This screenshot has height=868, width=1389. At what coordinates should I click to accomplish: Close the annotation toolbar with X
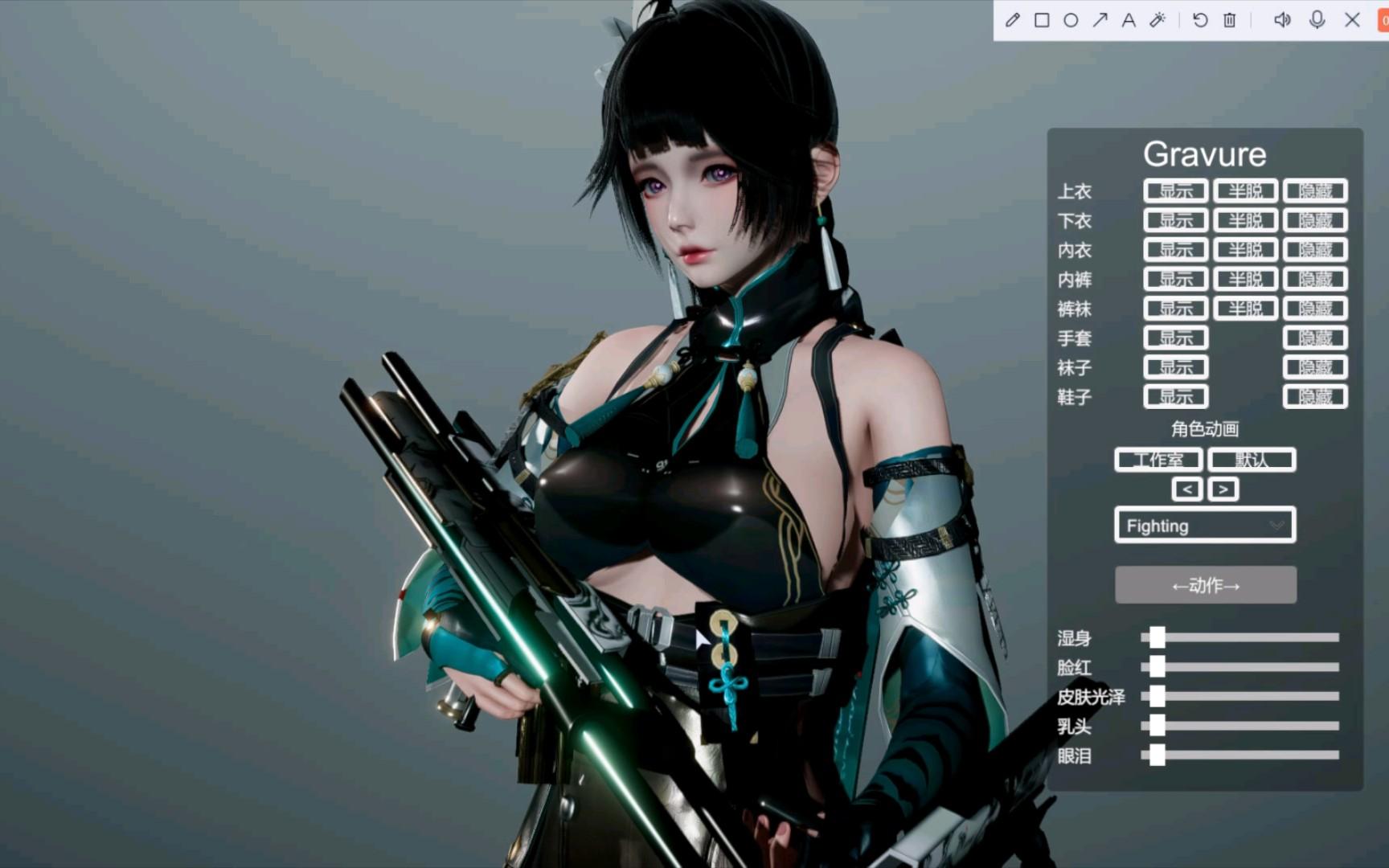coord(1353,20)
